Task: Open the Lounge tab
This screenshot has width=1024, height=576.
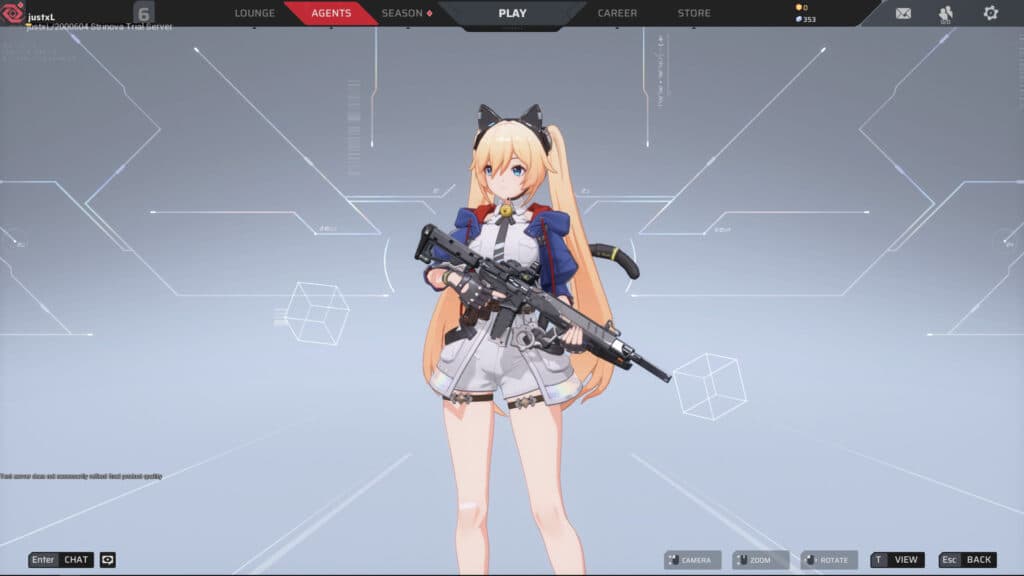Action: [254, 13]
